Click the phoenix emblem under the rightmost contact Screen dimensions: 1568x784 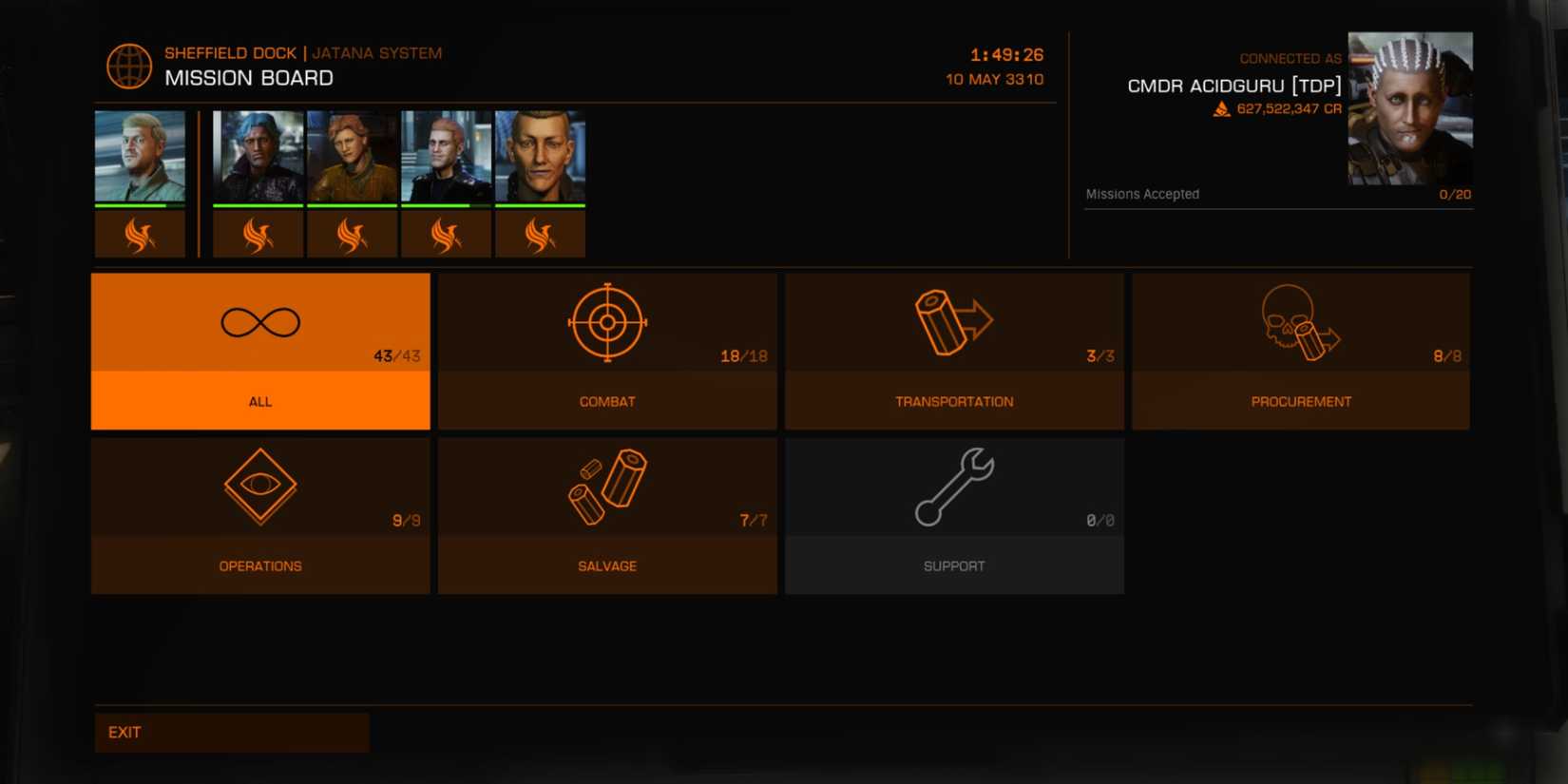(540, 231)
